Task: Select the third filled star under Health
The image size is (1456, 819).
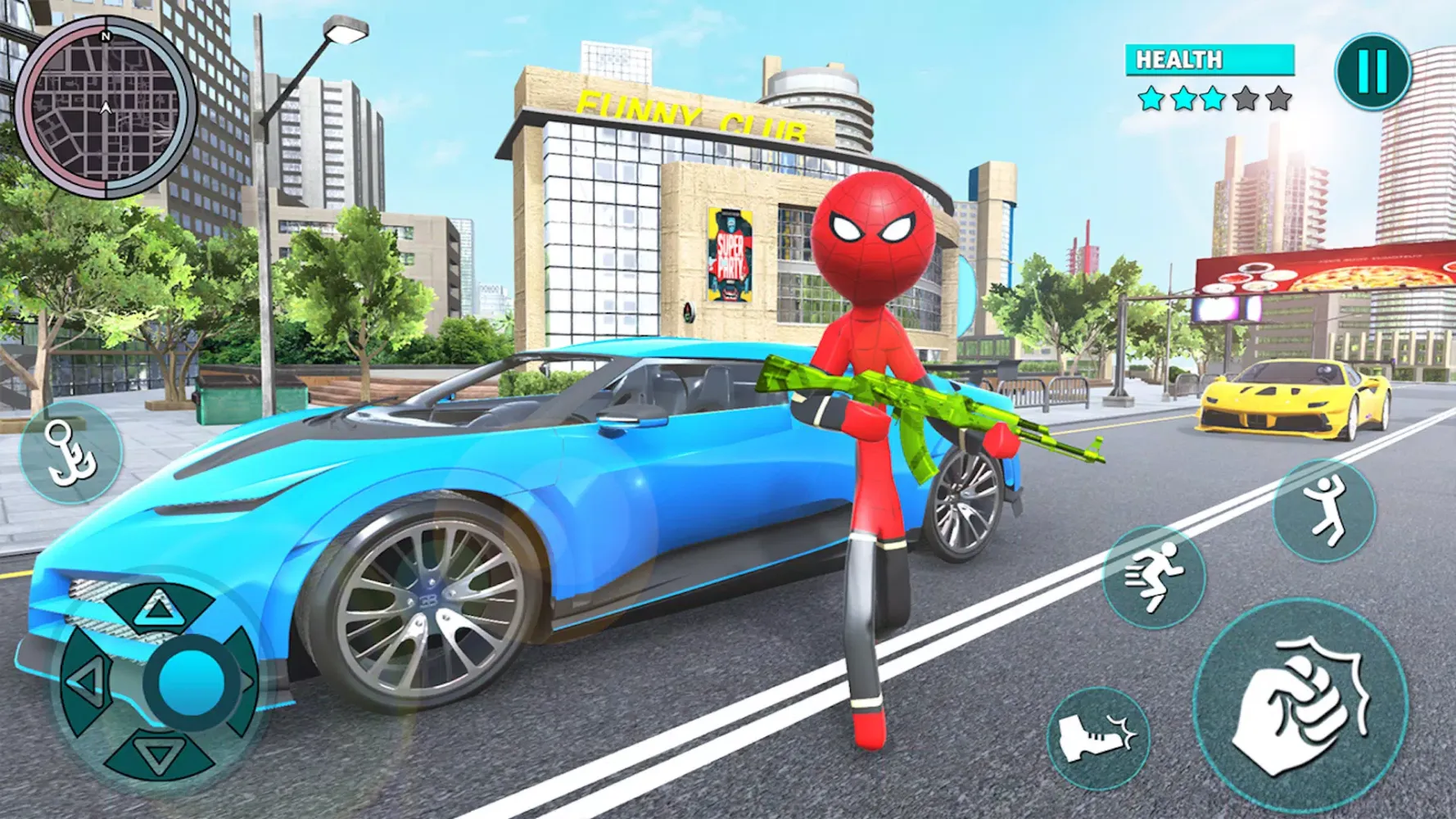Action: point(1213,98)
